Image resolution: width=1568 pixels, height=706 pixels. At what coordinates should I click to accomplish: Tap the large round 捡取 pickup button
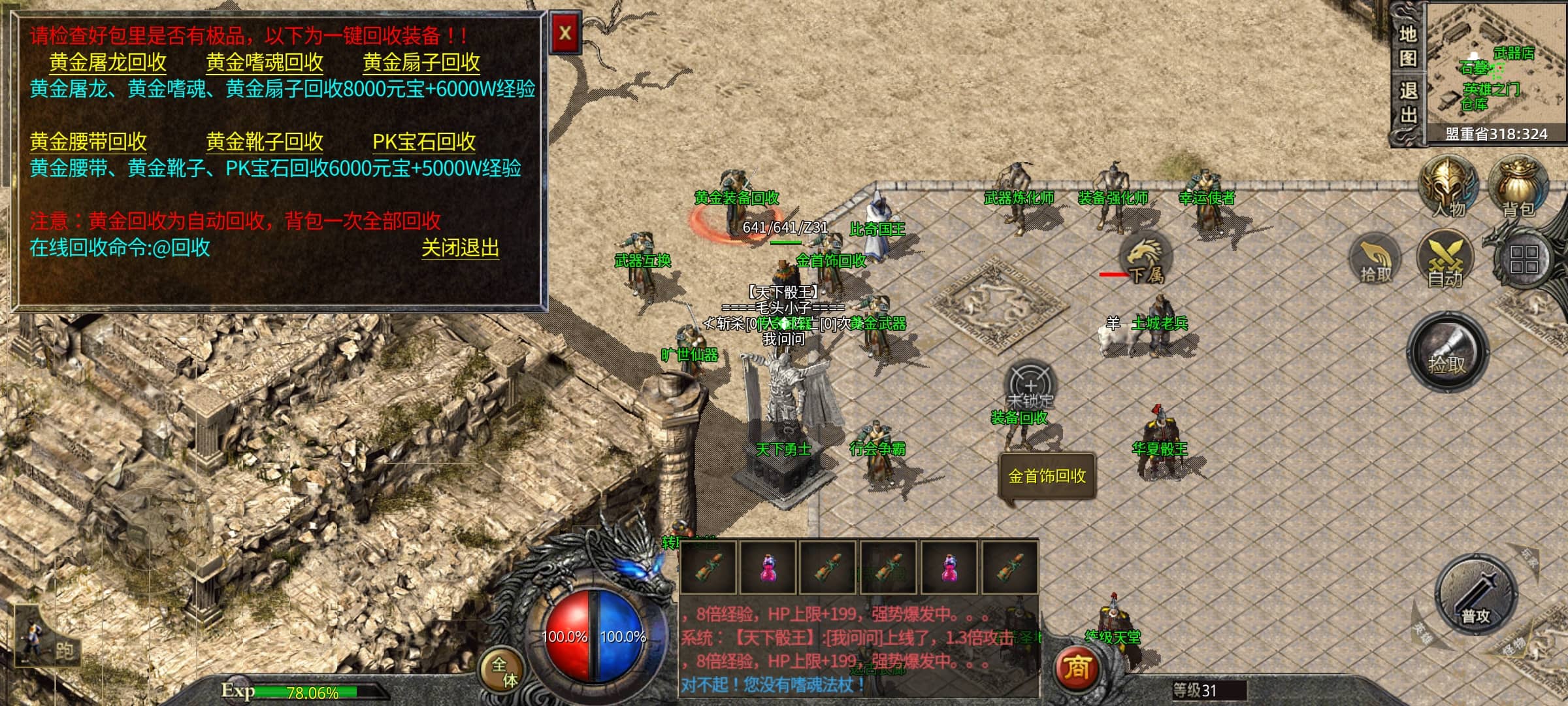1447,353
